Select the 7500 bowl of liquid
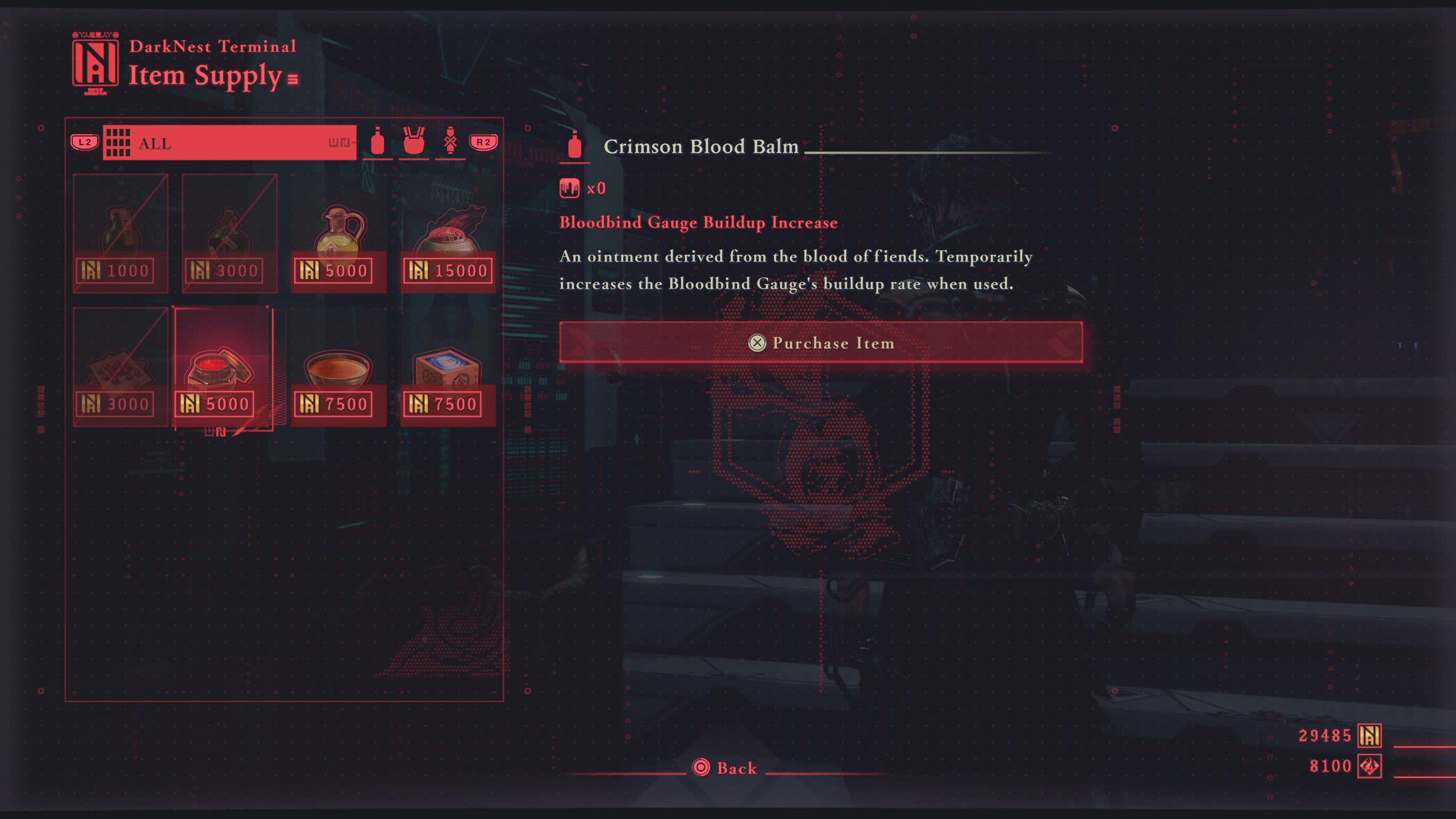 (339, 366)
